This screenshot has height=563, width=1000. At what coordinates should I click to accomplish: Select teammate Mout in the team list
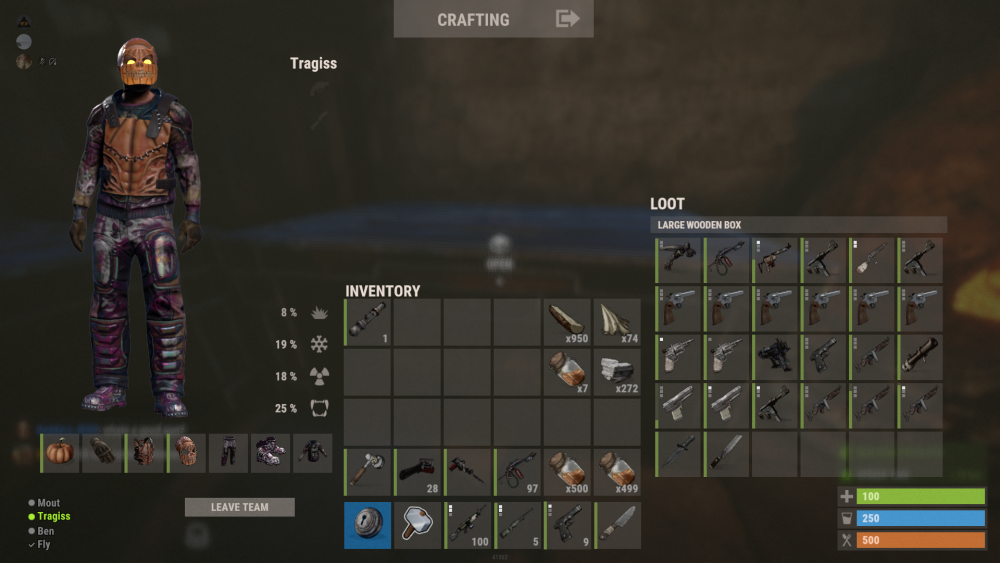(x=48, y=503)
